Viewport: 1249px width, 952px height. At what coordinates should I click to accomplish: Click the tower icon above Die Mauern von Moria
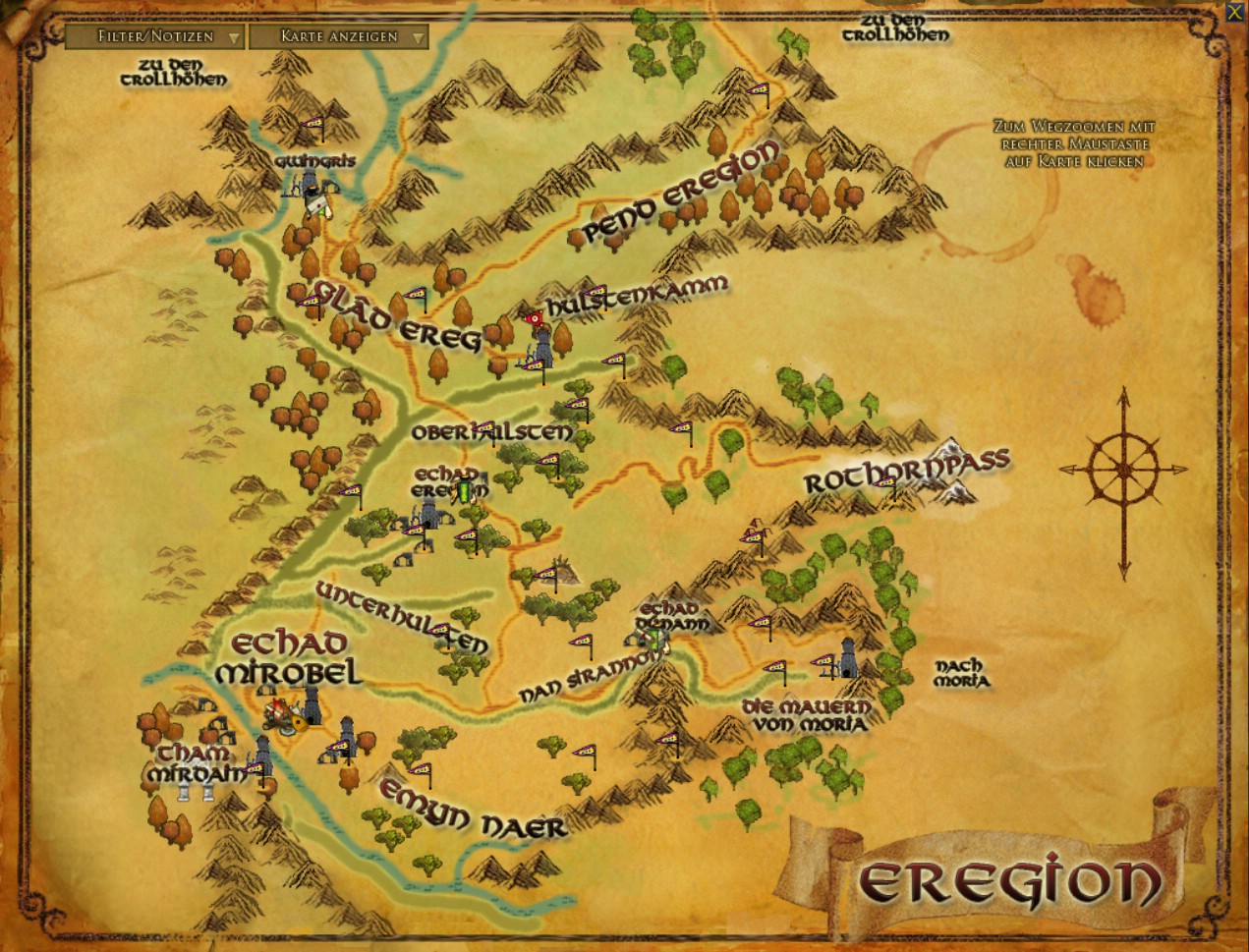click(x=847, y=658)
